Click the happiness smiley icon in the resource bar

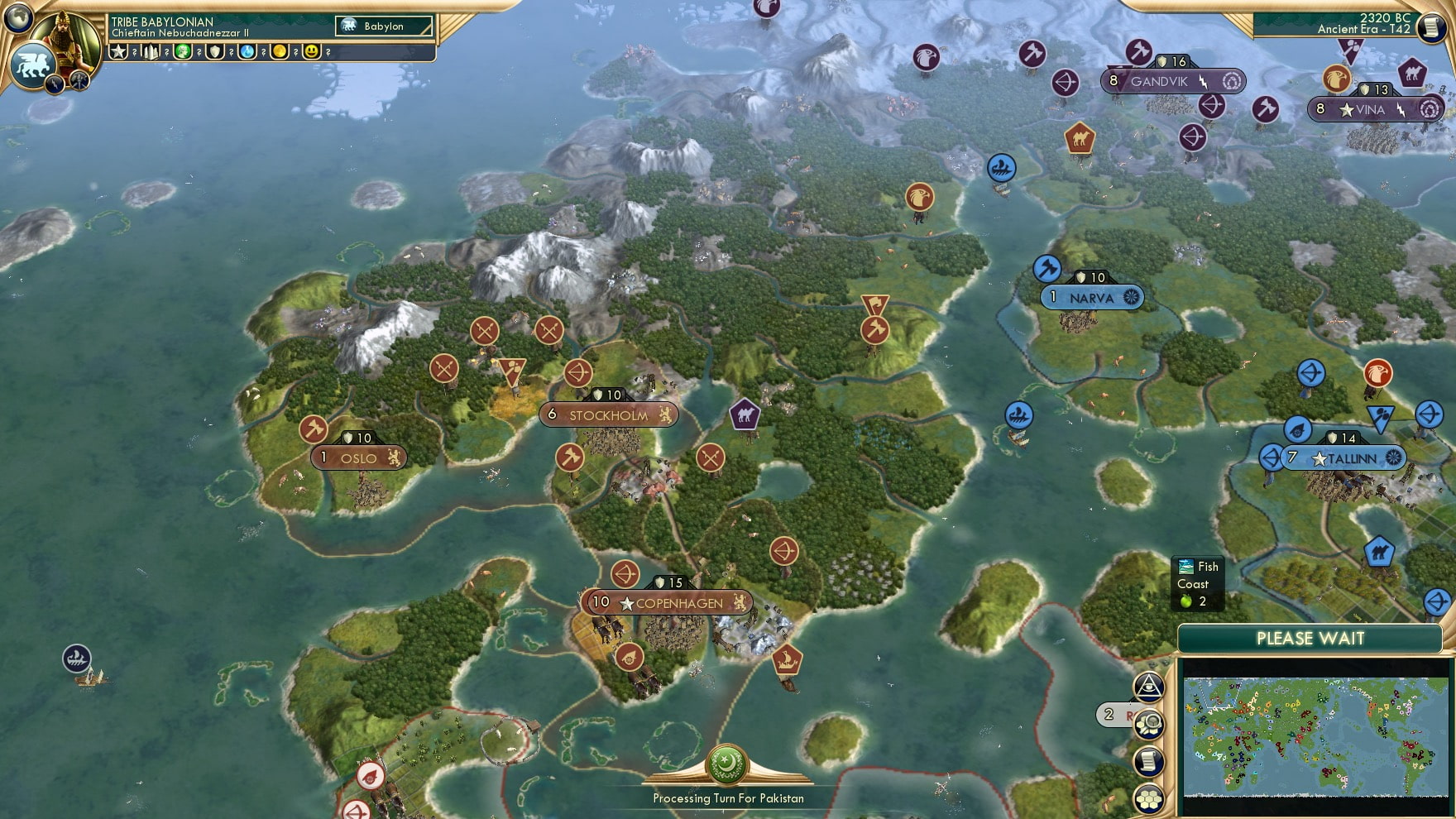[310, 54]
